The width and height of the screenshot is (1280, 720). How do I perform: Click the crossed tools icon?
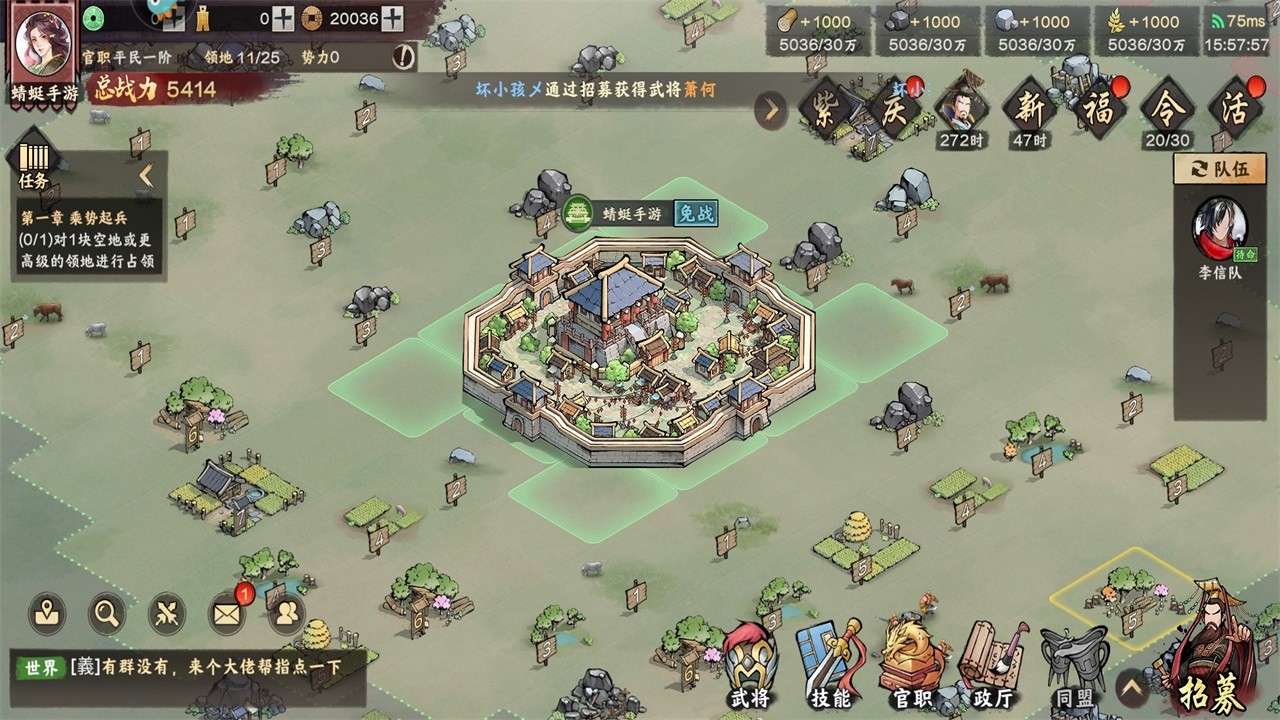click(167, 613)
